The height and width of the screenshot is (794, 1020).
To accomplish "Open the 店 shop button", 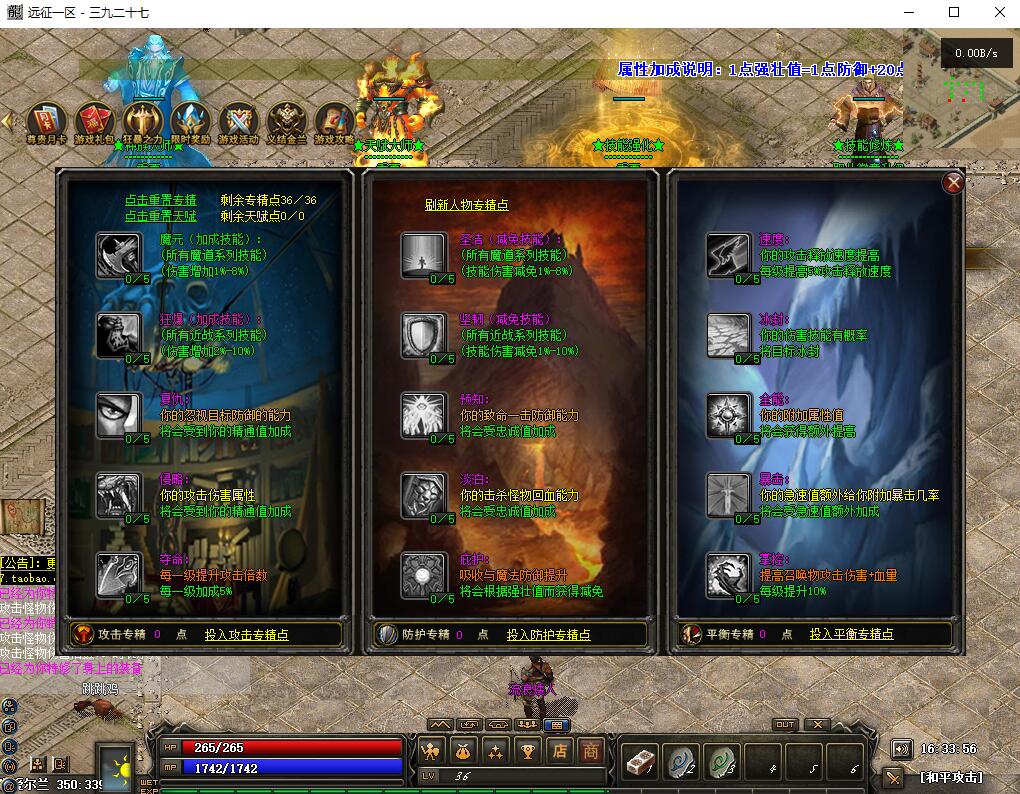I will click(x=560, y=750).
